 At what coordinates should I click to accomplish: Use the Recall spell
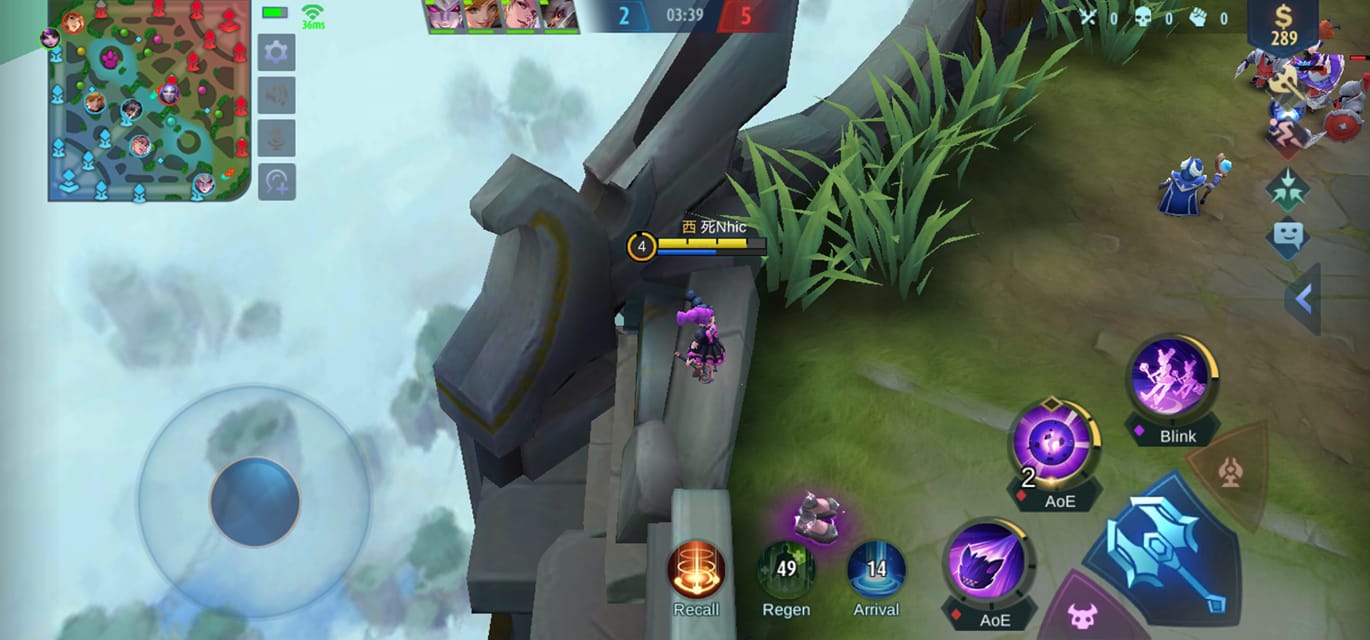coord(696,571)
